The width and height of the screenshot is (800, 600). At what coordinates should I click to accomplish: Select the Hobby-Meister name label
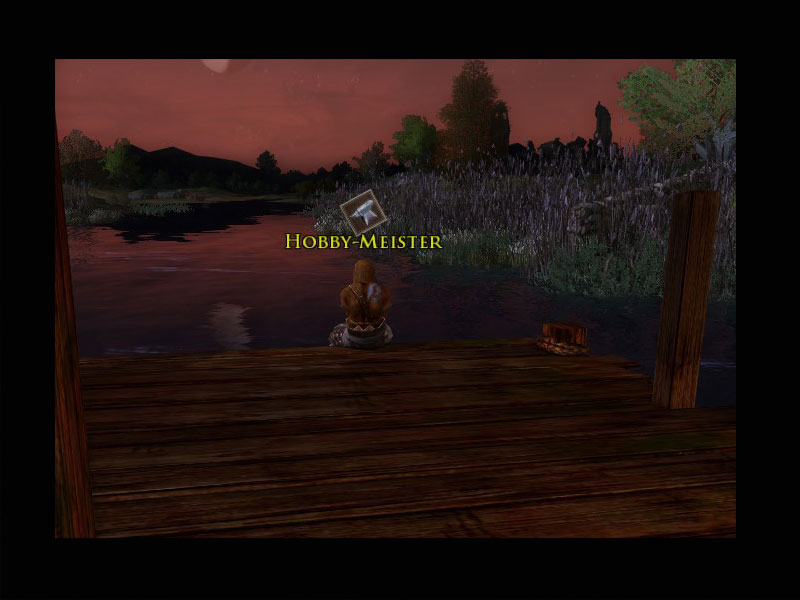363,241
